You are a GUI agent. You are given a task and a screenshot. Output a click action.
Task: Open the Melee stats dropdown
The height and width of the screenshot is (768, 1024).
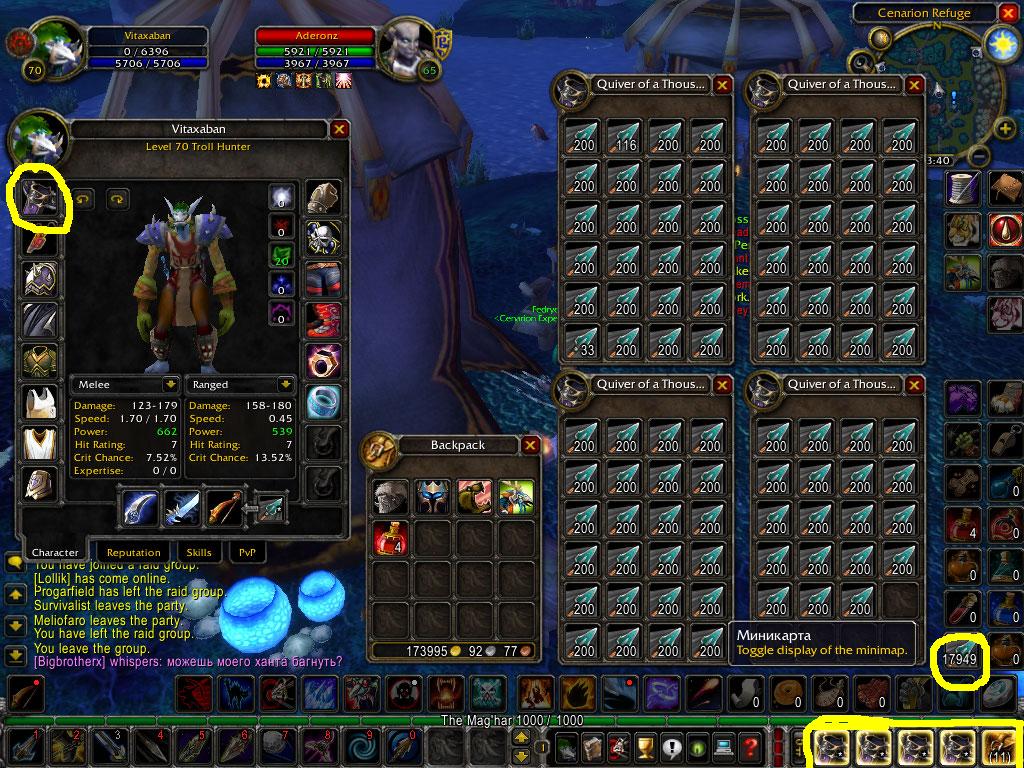(169, 384)
